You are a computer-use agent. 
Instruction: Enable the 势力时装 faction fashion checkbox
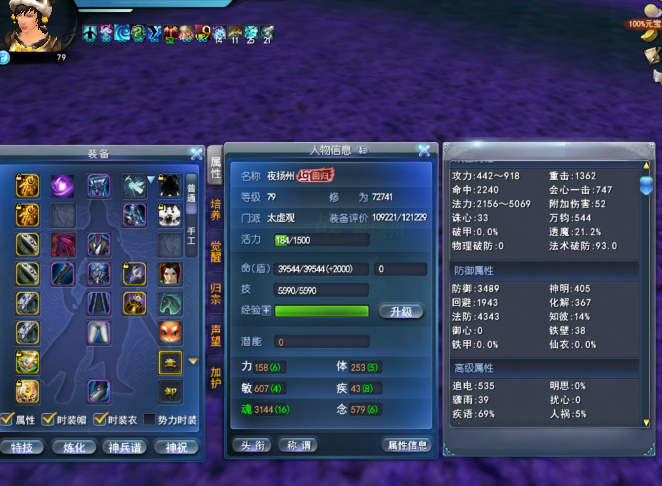[x=150, y=420]
